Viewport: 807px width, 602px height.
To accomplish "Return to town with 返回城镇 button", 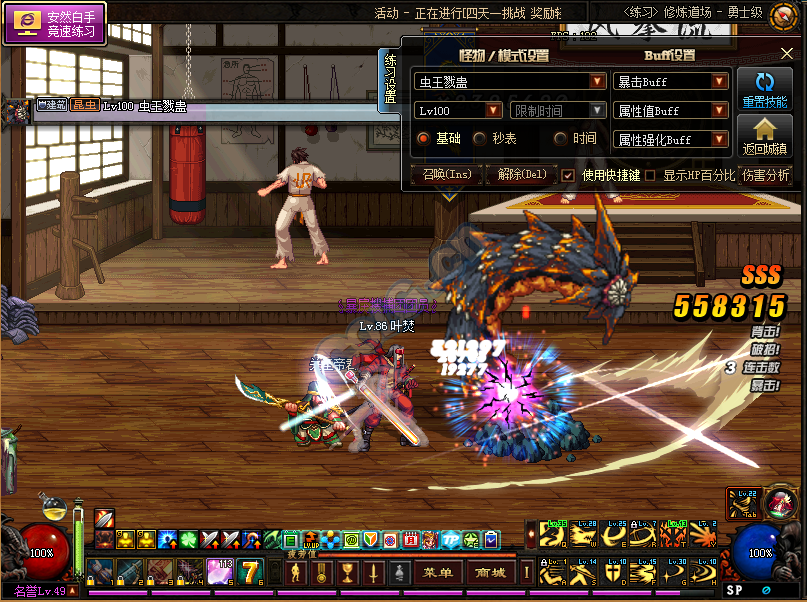I will 765,136.
